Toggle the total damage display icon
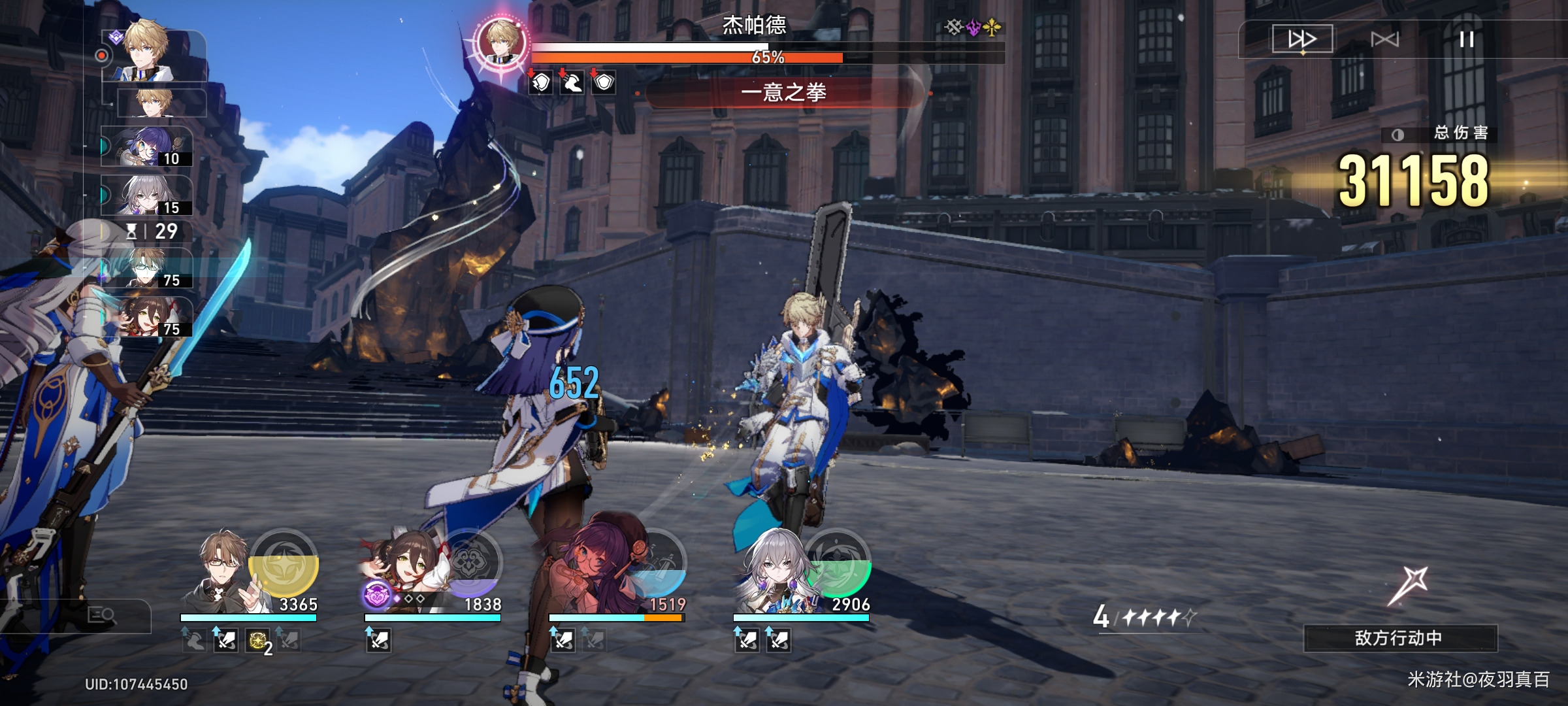This screenshot has width=1568, height=706. coord(1397,135)
